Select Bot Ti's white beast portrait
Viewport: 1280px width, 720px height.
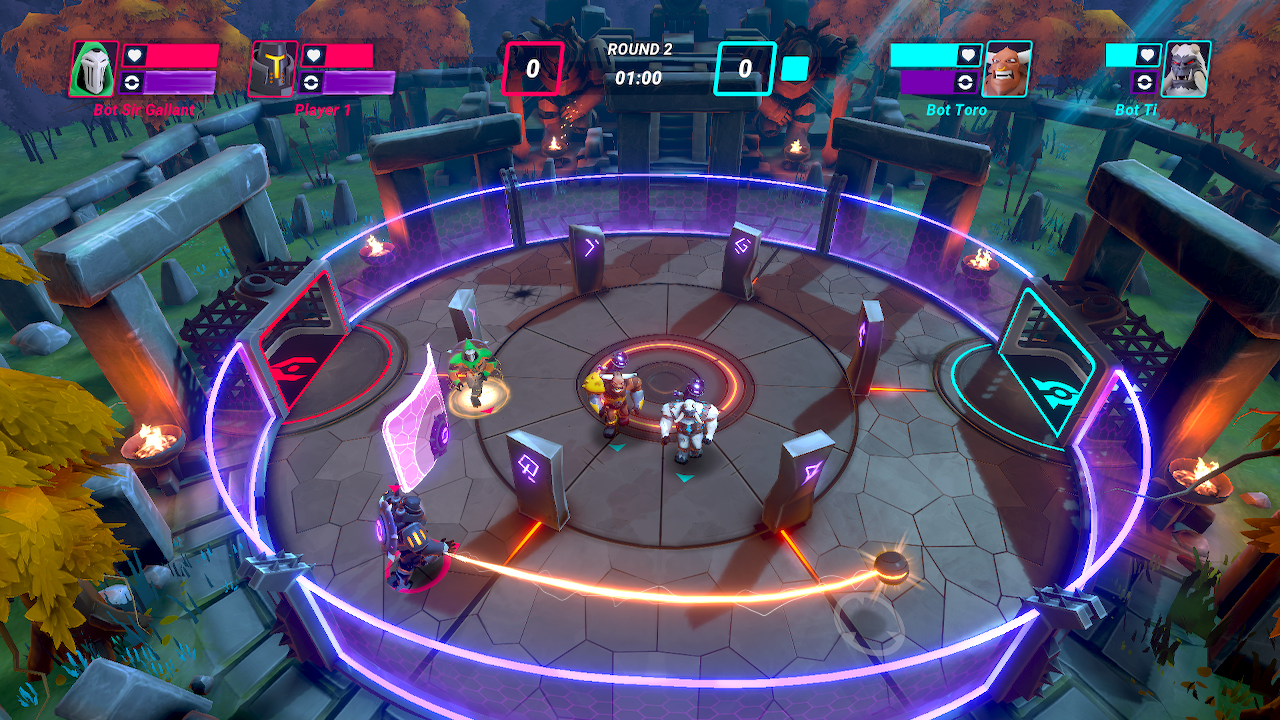click(1186, 69)
